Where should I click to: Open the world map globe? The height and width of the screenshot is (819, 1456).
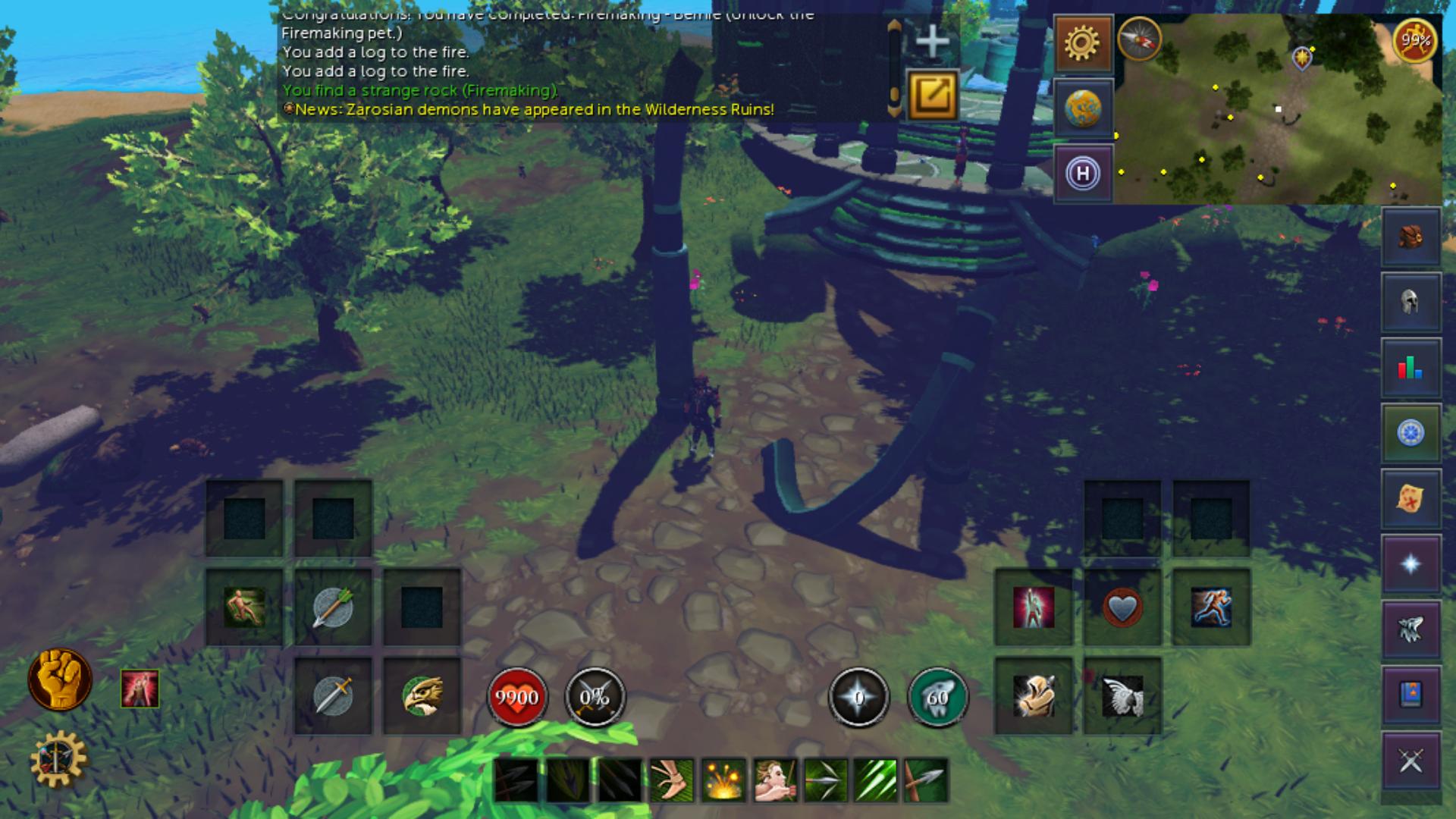click(x=1083, y=107)
